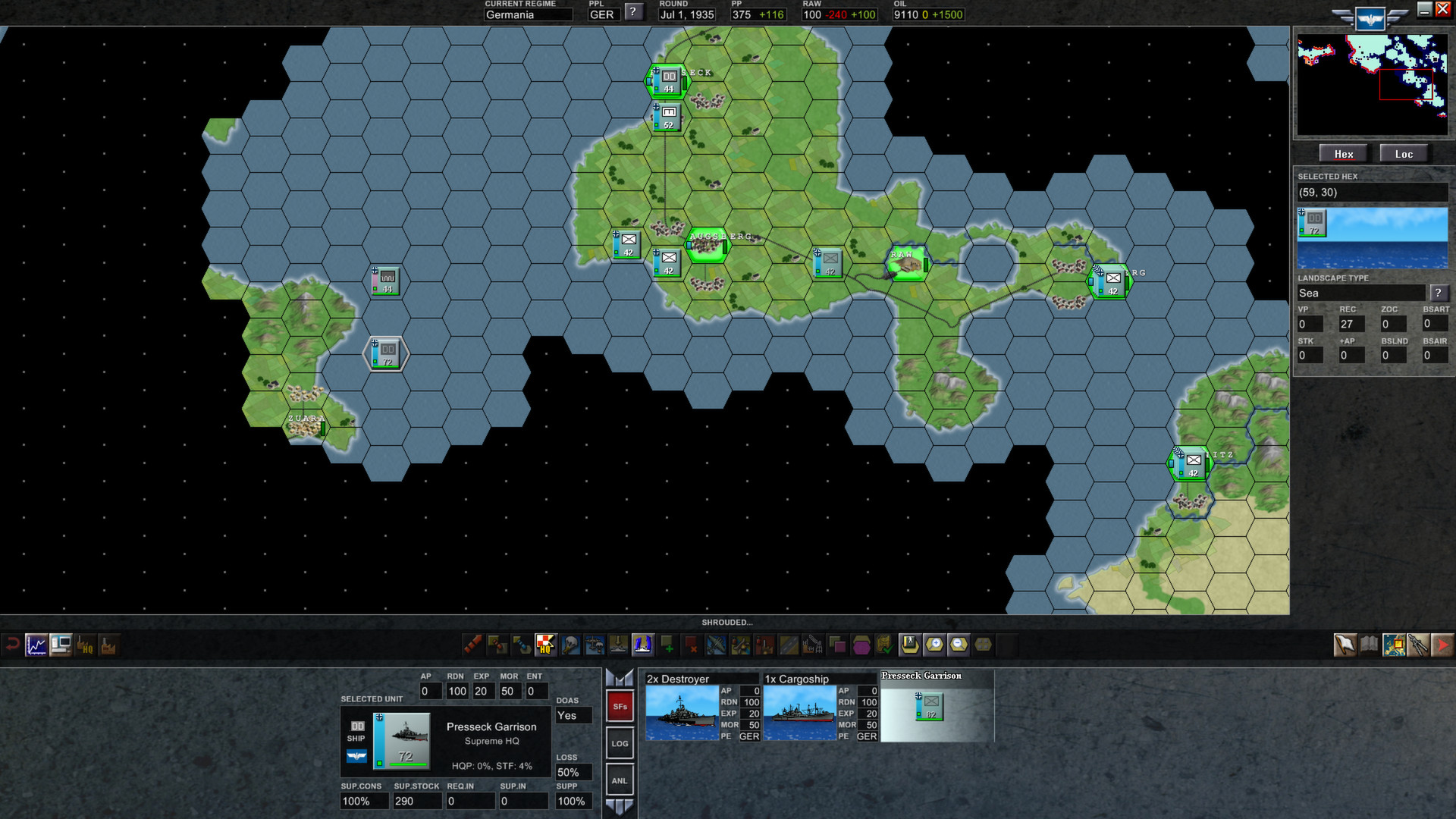Expand the SFs panel button

coord(620,704)
